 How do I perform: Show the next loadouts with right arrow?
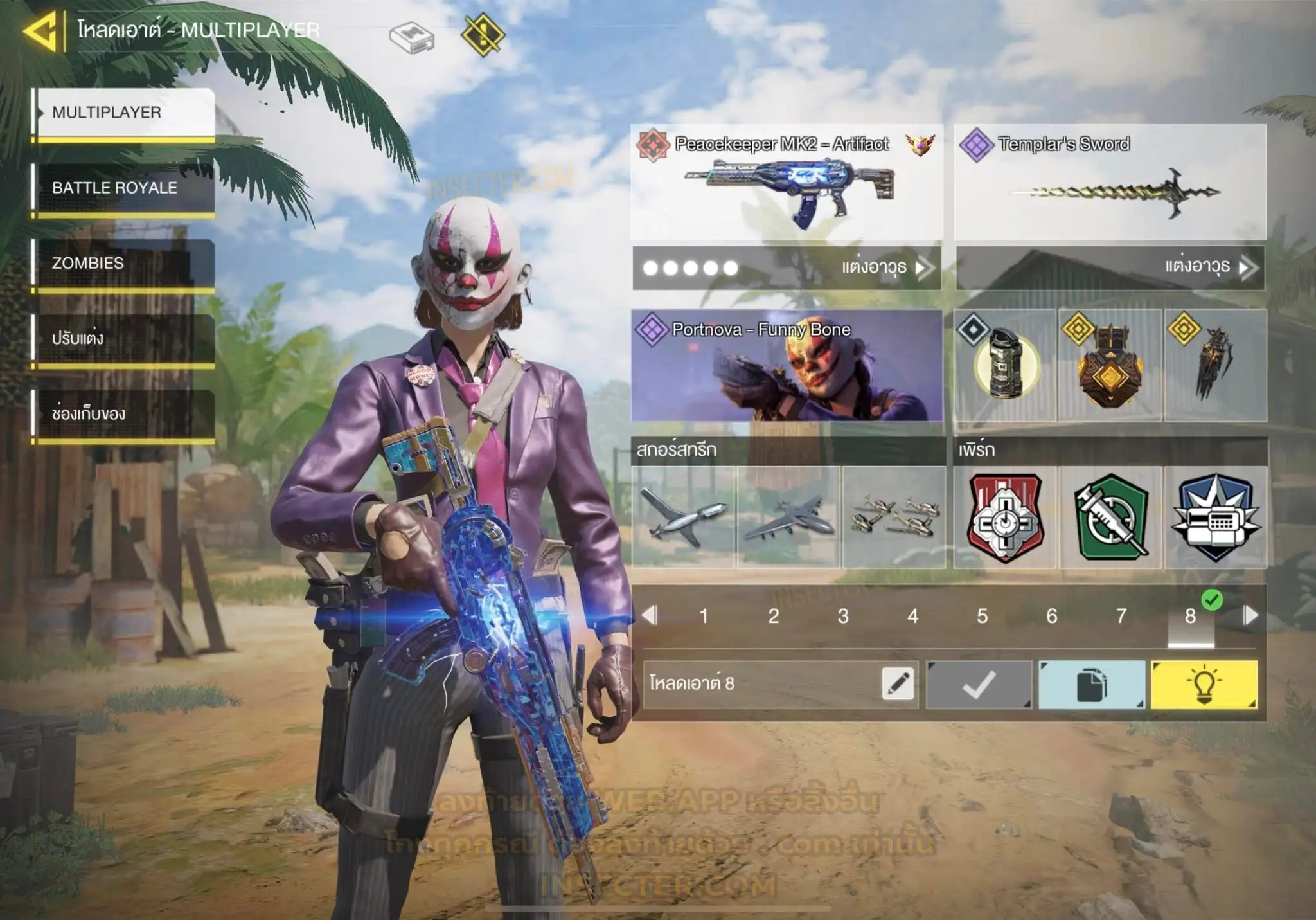coord(1250,615)
